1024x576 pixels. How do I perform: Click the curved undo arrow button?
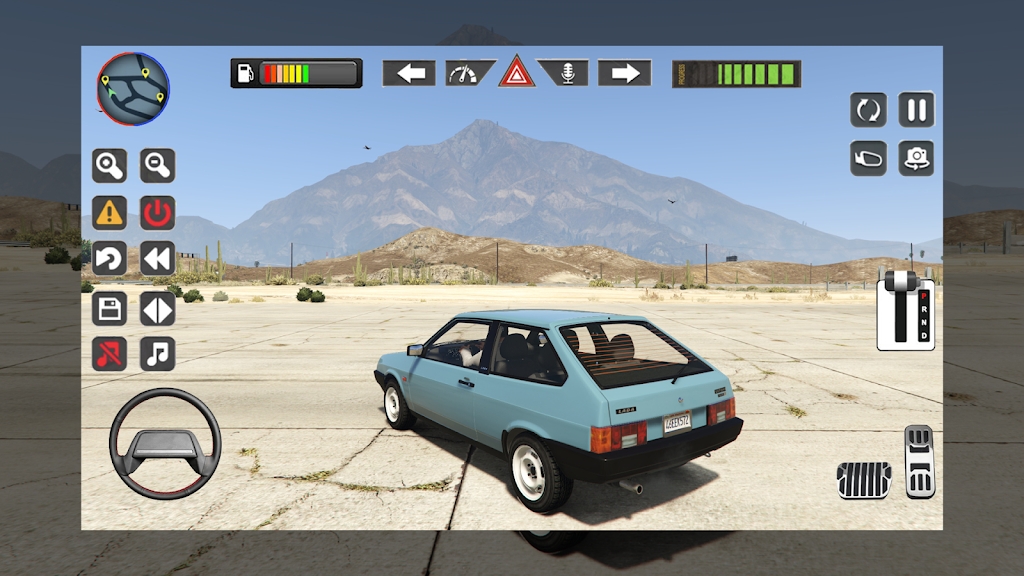109,259
